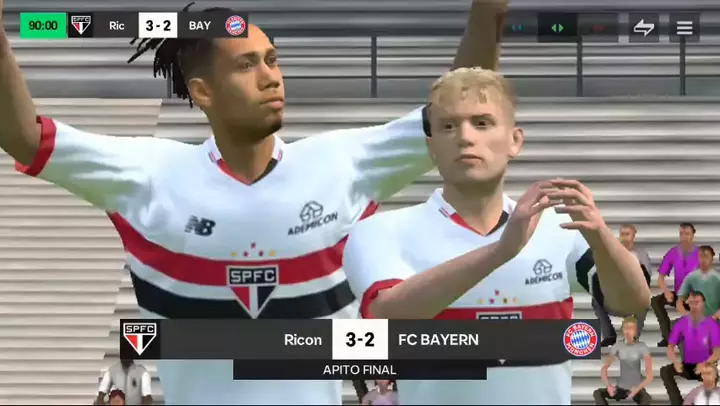
Task: Click the swap arrows button
Action: (x=644, y=27)
